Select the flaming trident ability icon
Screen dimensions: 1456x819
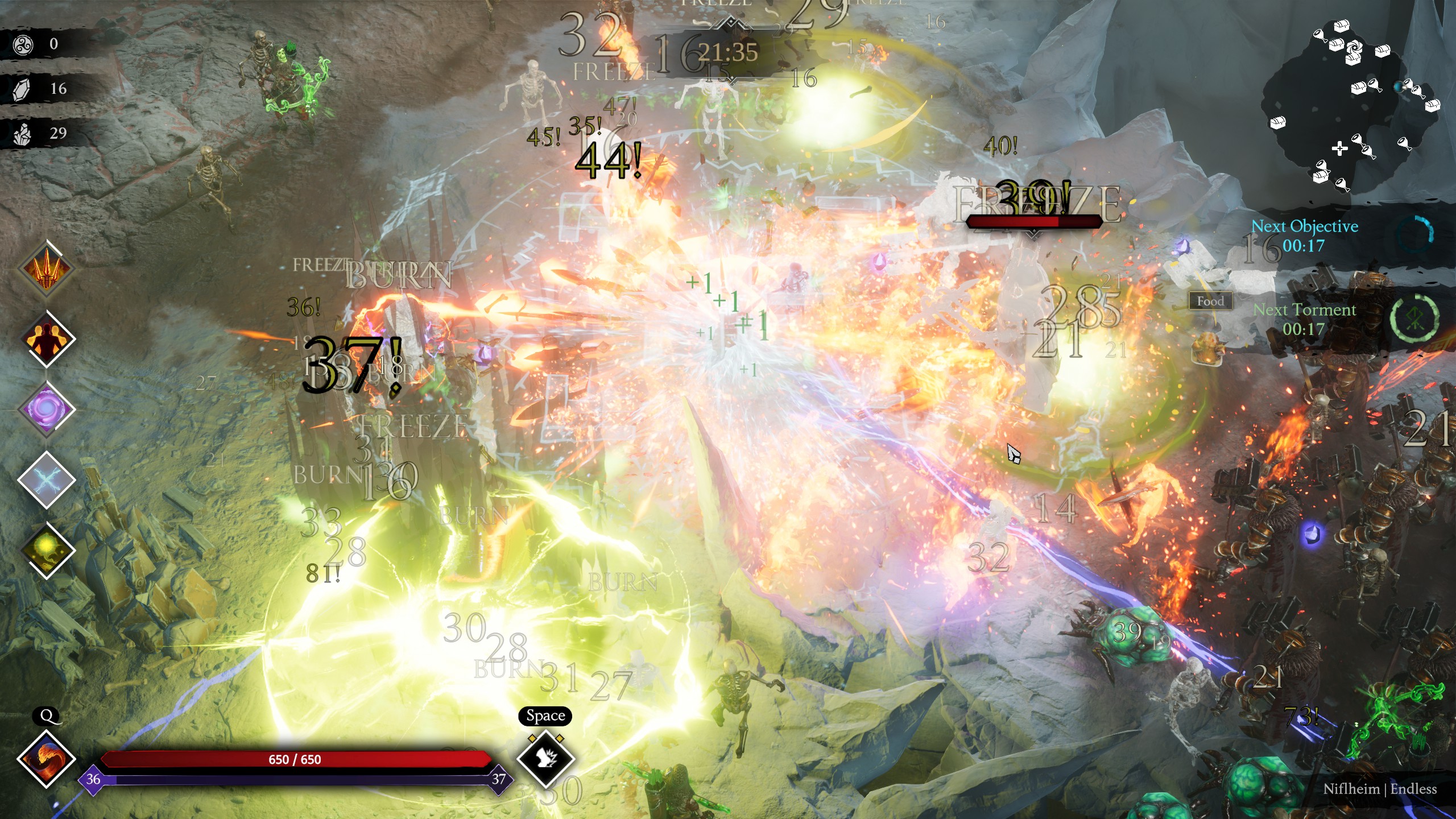[47, 269]
